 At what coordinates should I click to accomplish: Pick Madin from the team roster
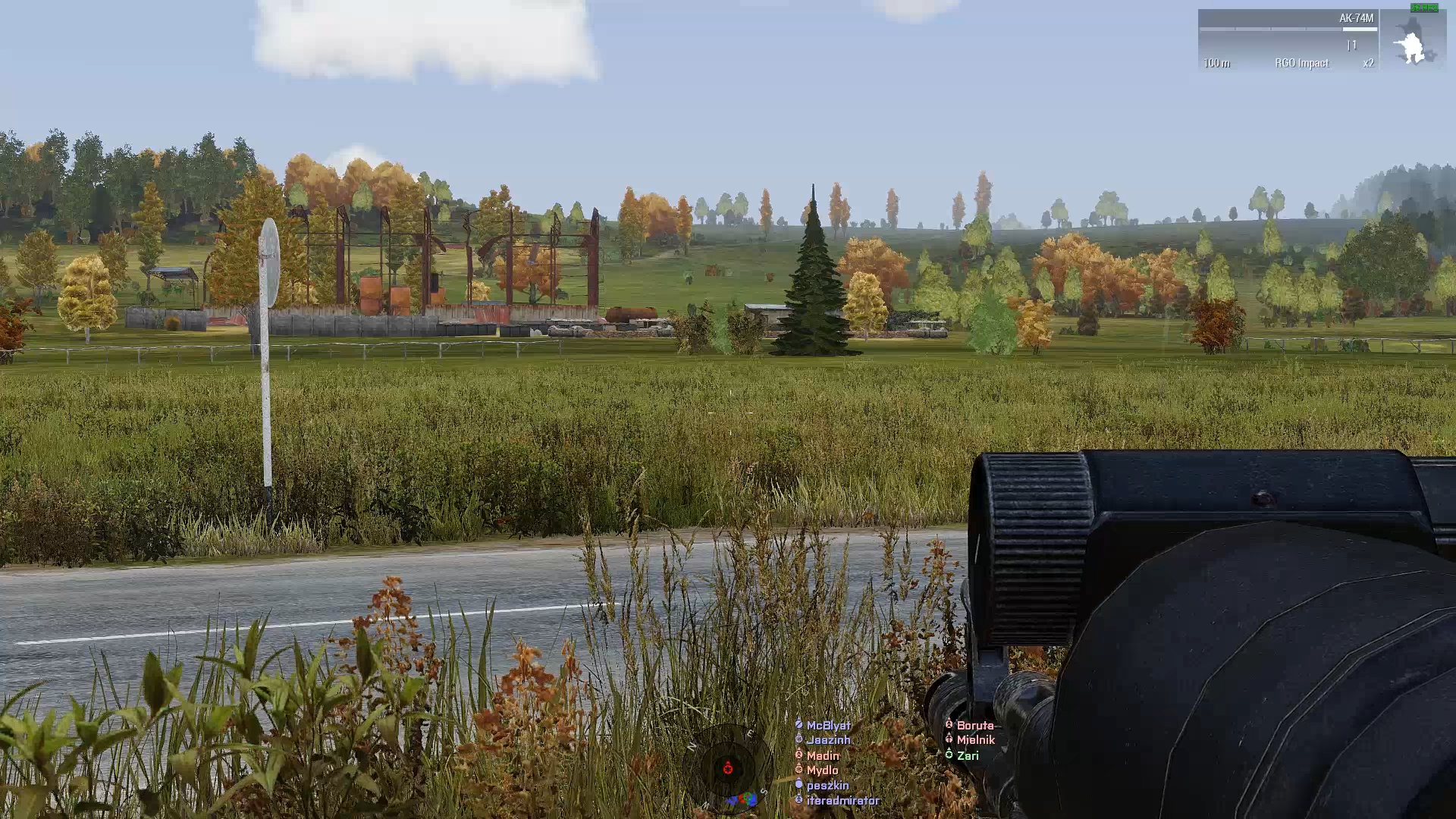pyautogui.click(x=823, y=755)
